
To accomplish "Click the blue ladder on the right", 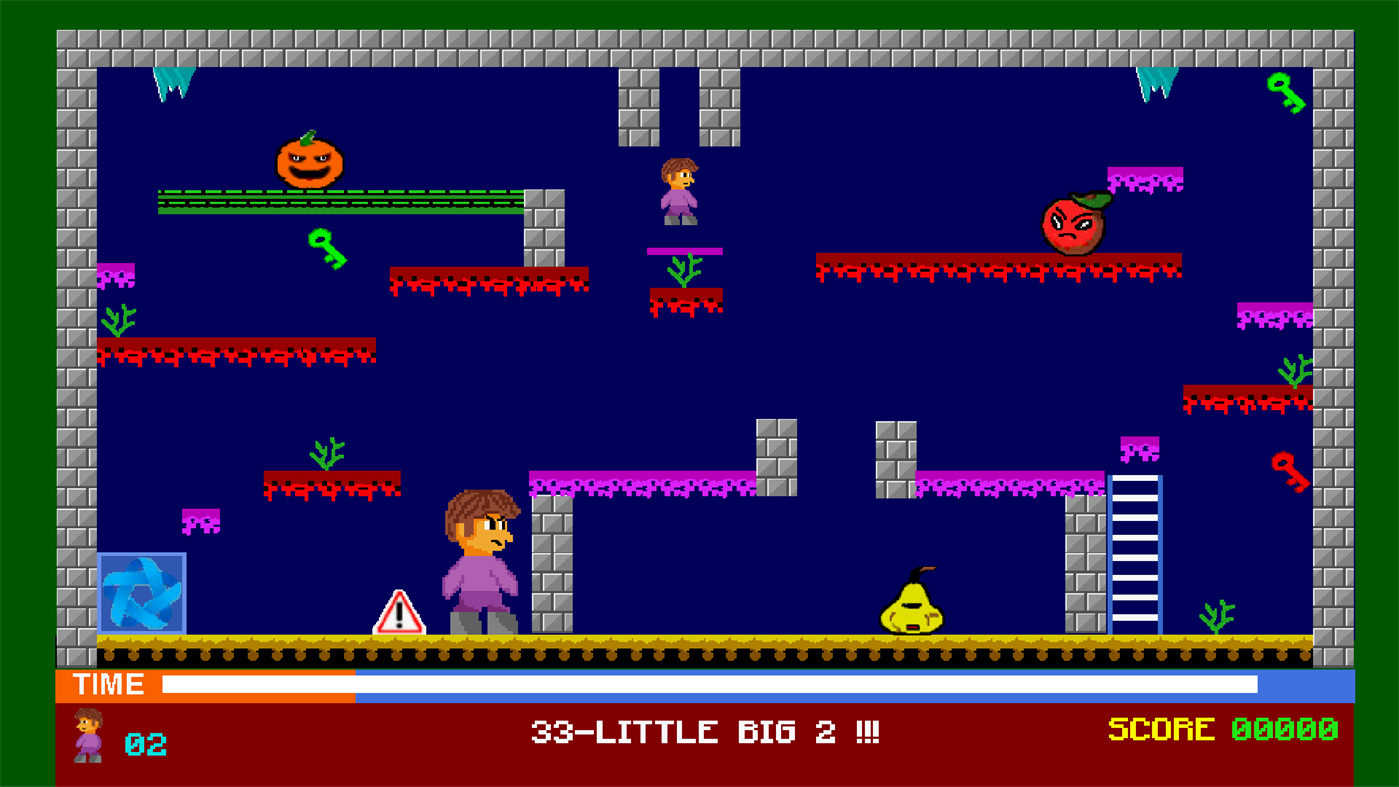I will click(1136, 555).
